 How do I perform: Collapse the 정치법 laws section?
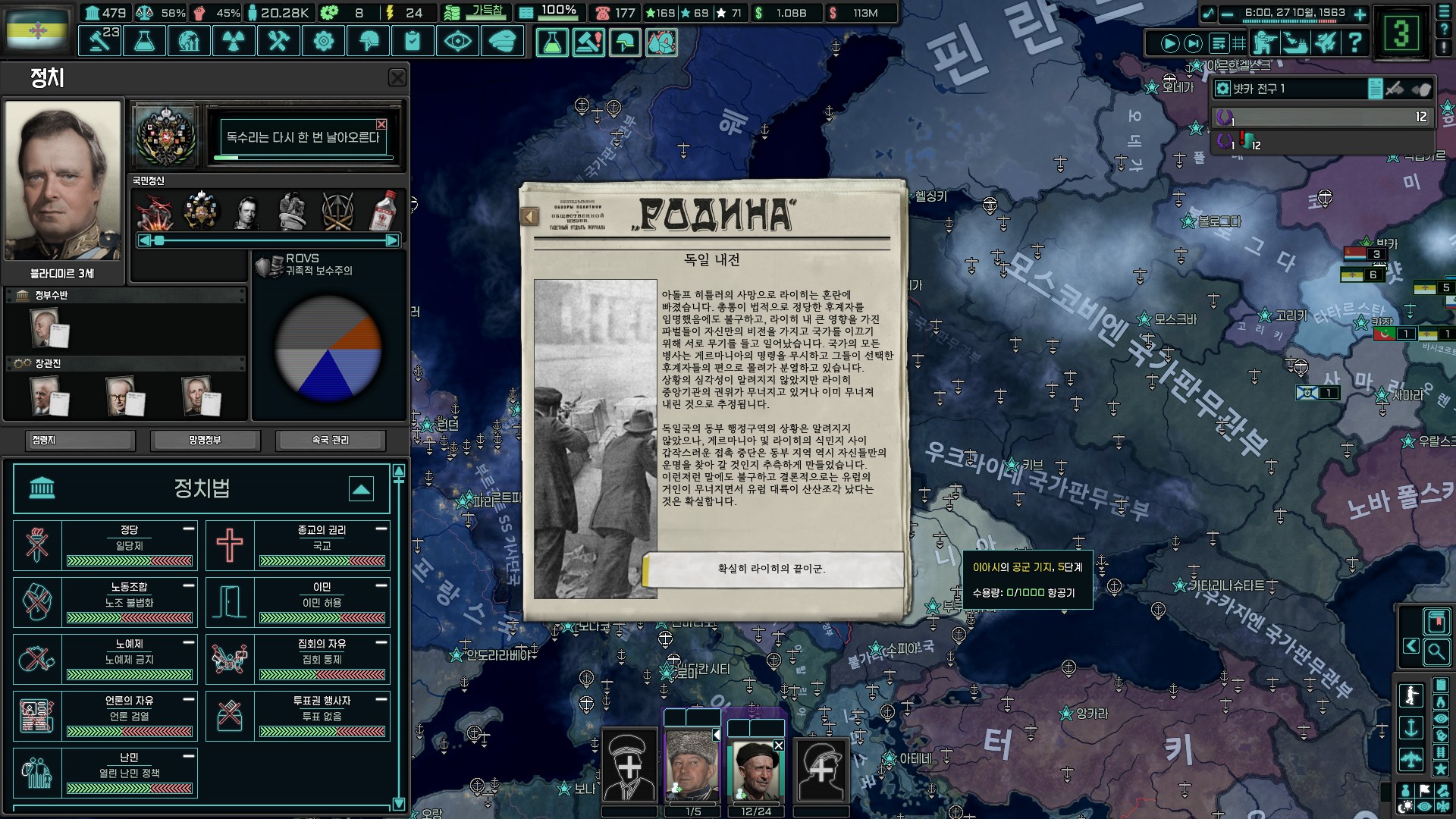point(361,489)
